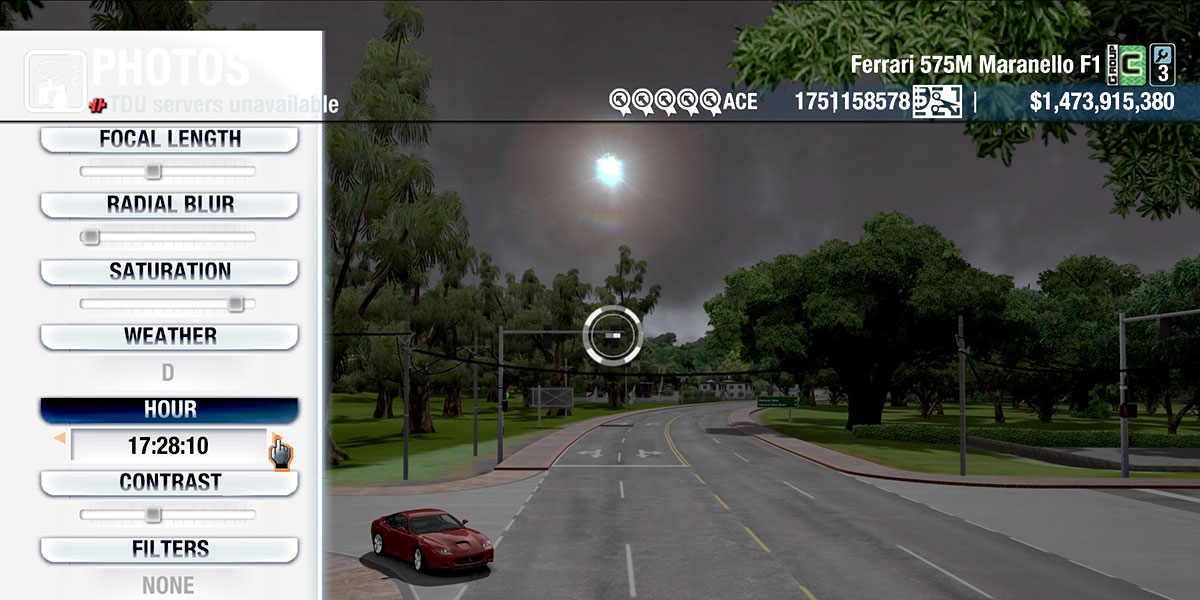Advance the hour with the right arrow
Image resolution: width=1200 pixels, height=600 pixels.
pos(275,440)
